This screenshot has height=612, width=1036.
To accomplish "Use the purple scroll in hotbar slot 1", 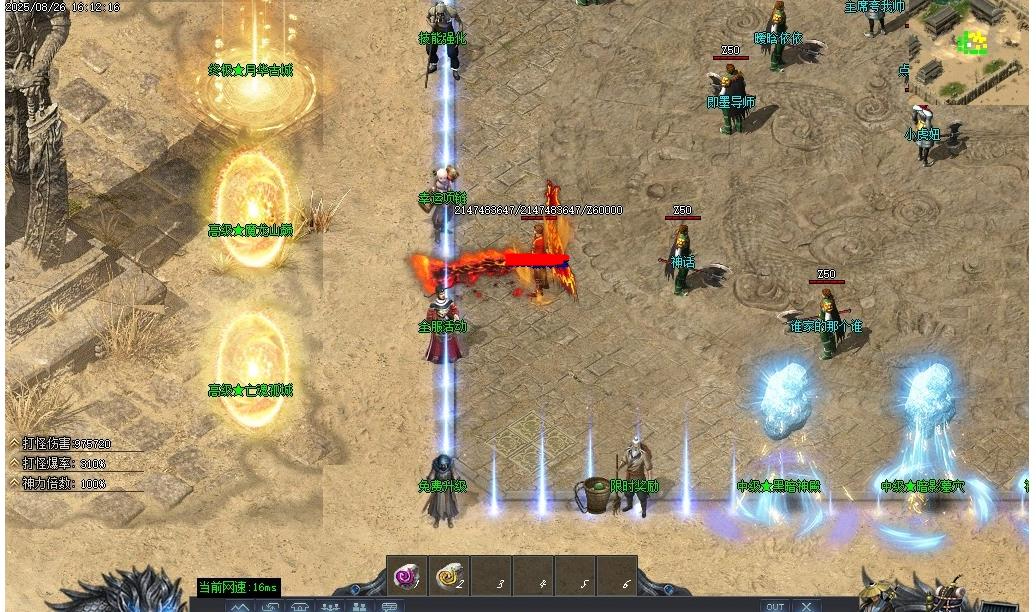I will (x=407, y=576).
